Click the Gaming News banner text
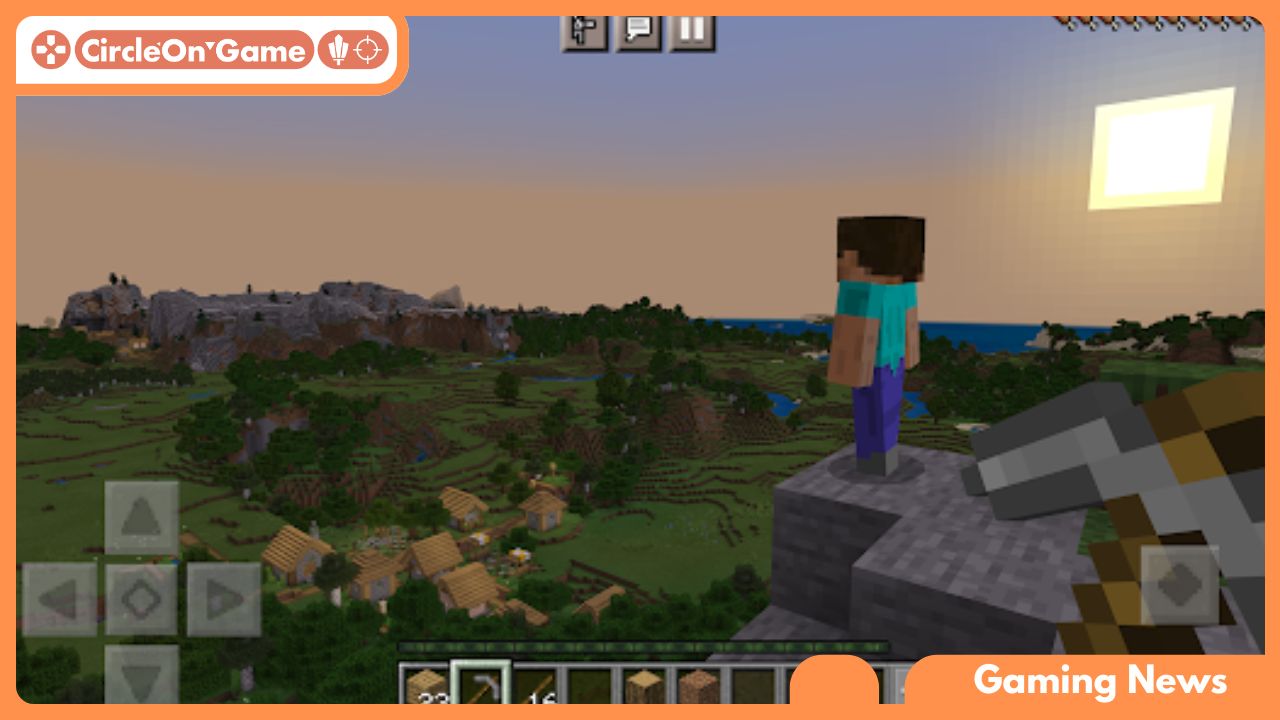This screenshot has height=720, width=1280. pos(1100,681)
